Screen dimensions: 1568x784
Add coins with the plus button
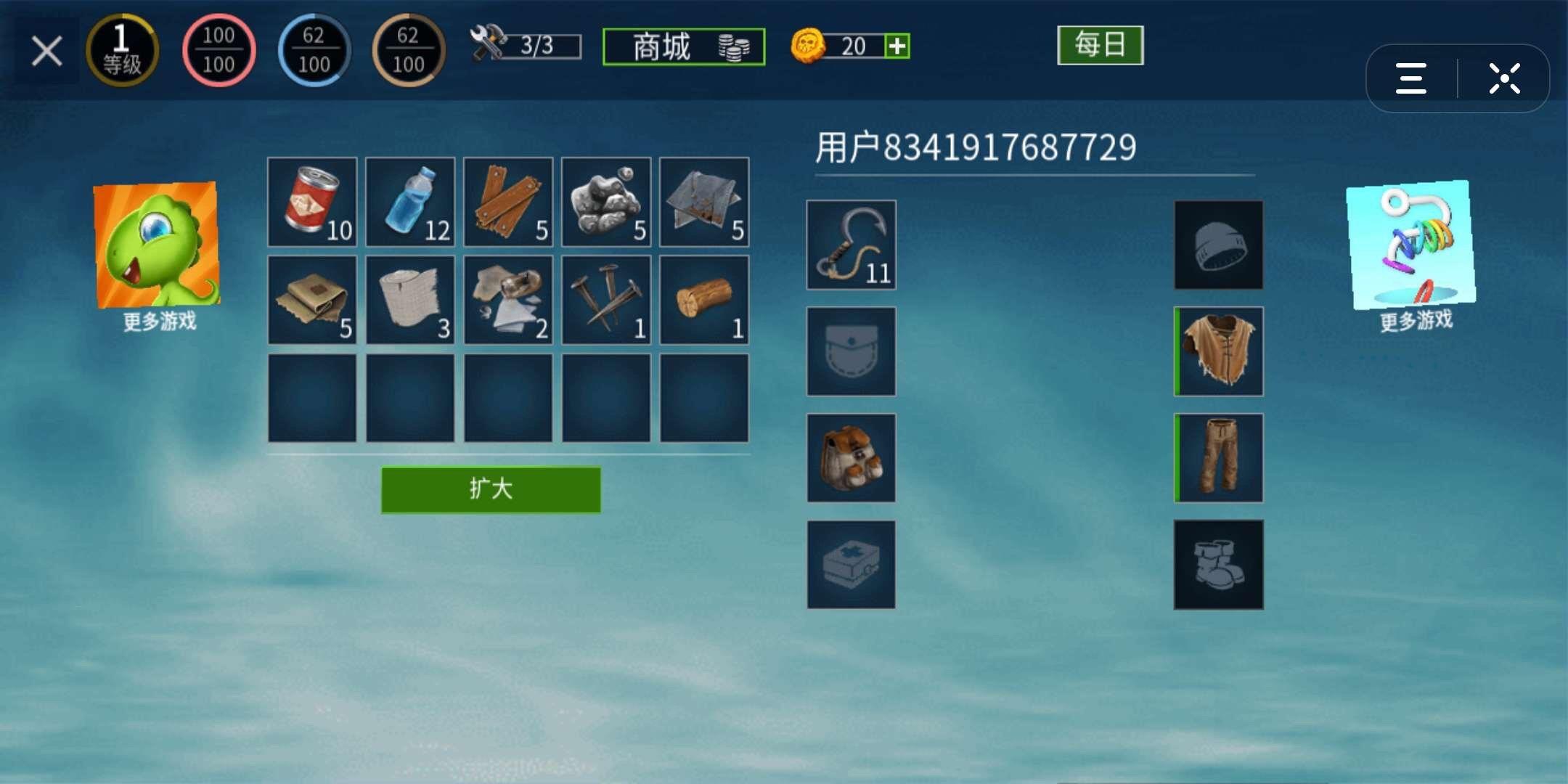898,46
